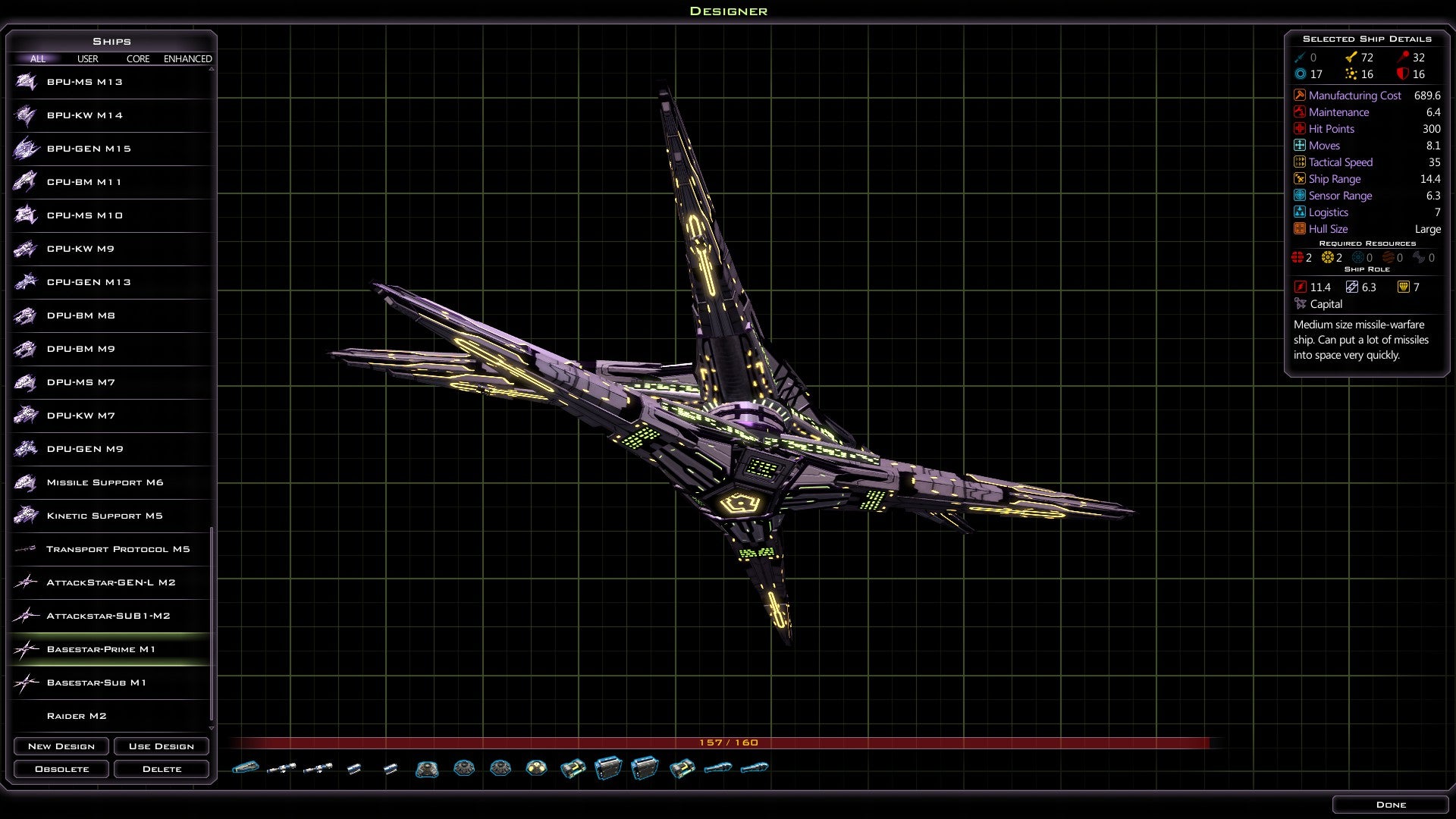Screen dimensions: 1456x819
Task: Click the Sensor Range icon
Action: coord(1299,196)
